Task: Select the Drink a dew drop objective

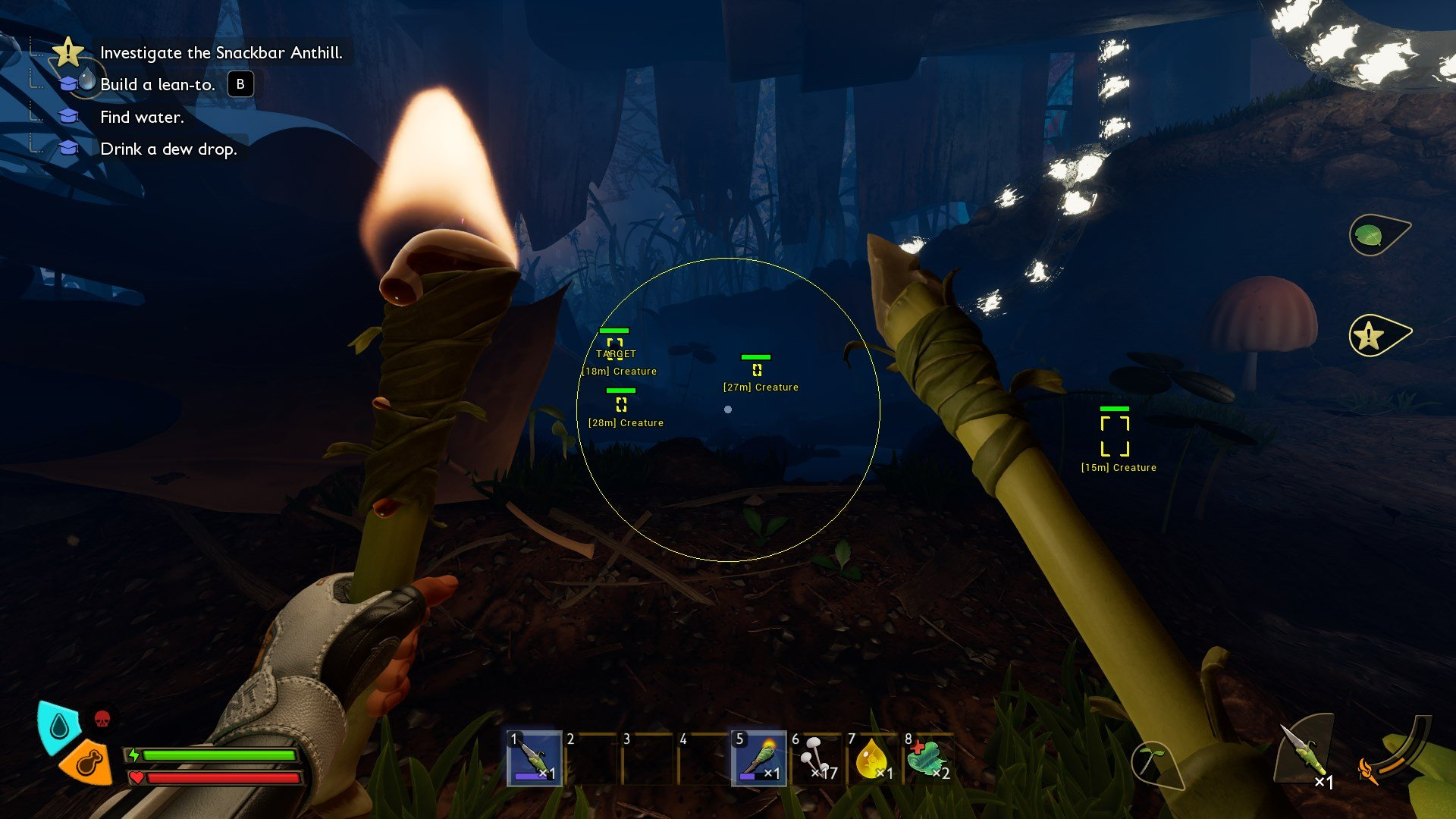Action: pyautogui.click(x=168, y=149)
